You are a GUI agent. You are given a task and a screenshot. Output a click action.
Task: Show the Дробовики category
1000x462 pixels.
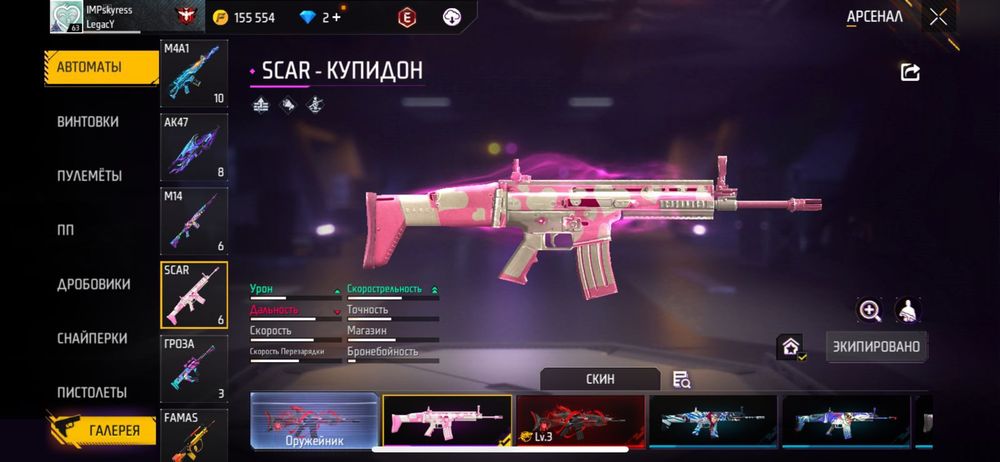(93, 284)
